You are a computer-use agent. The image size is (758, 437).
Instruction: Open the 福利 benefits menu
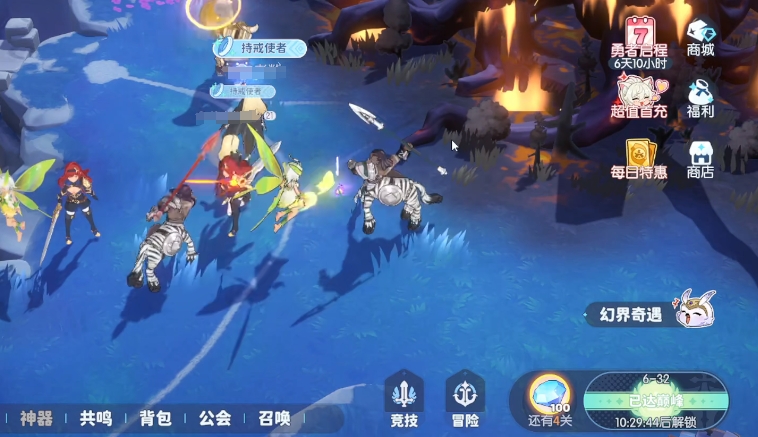click(x=701, y=98)
